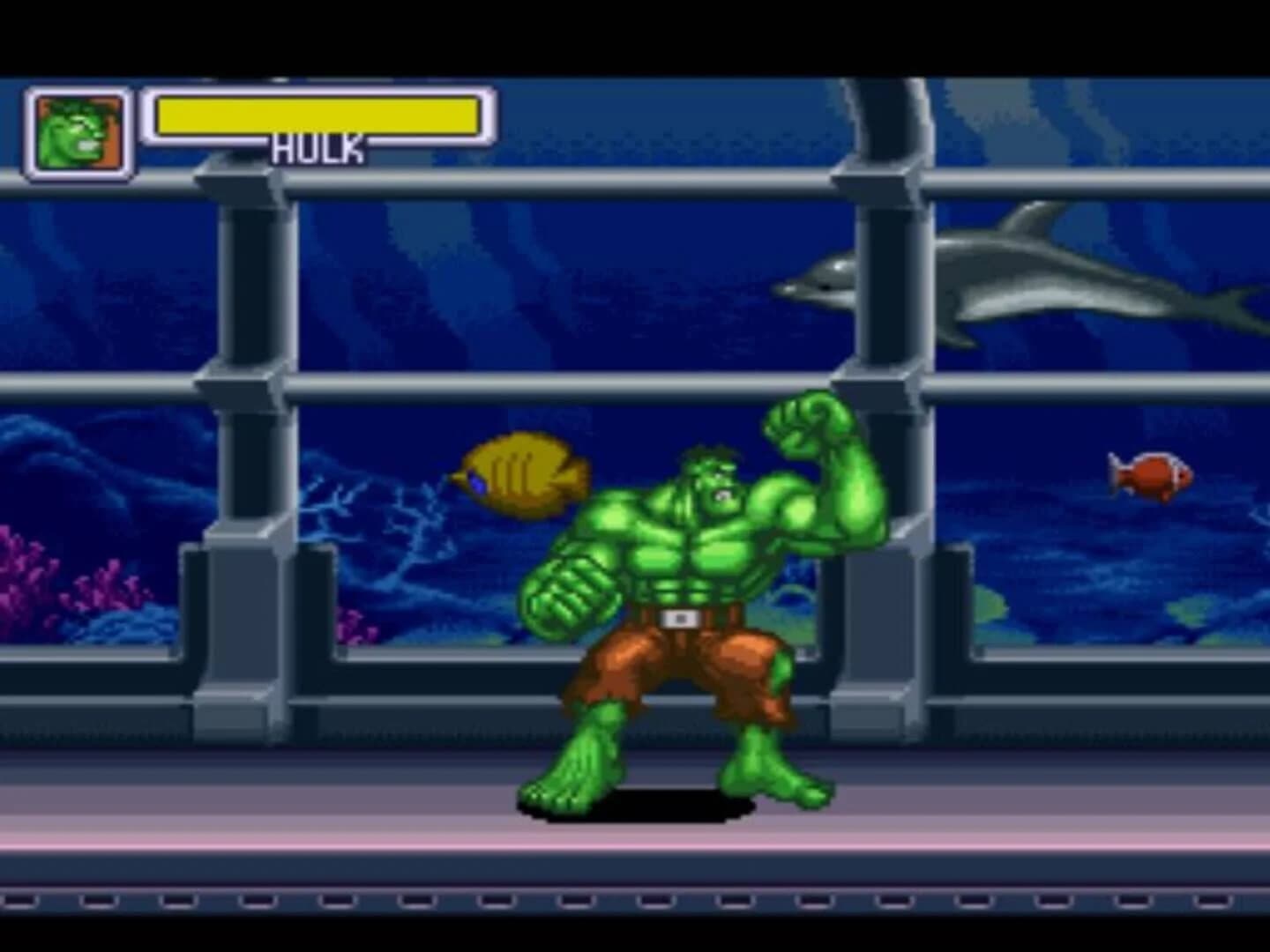Image resolution: width=1270 pixels, height=952 pixels.
Task: Click Hulk's belt buckle
Action: pyautogui.click(x=679, y=617)
